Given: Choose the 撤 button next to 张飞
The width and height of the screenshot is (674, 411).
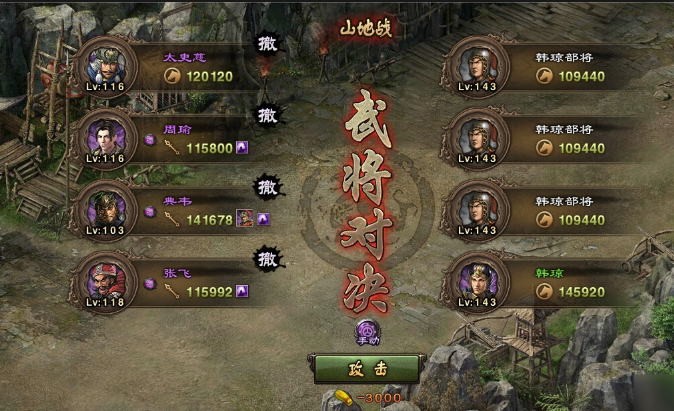Looking at the screenshot, I should tap(267, 259).
